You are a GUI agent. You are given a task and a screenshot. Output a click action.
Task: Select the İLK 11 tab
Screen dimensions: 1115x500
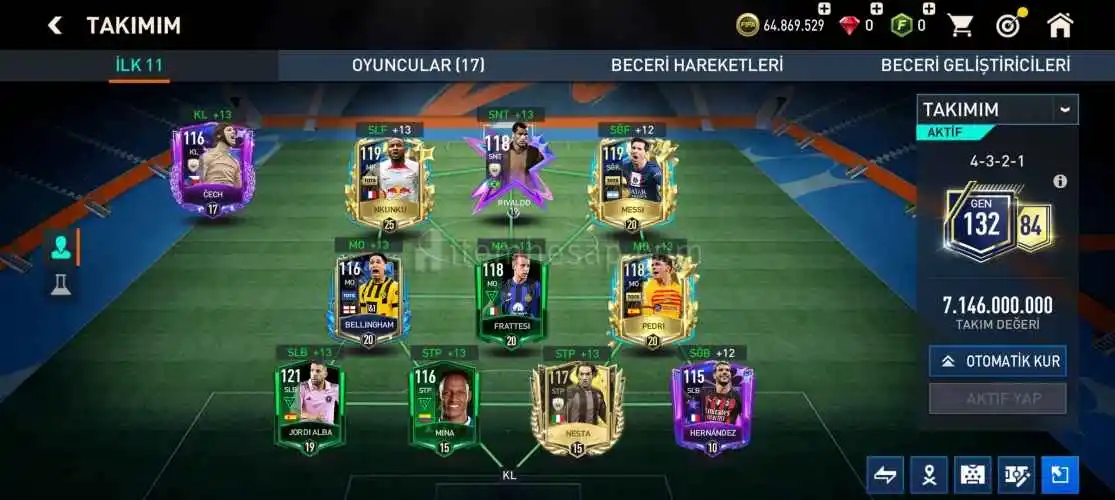pos(139,65)
